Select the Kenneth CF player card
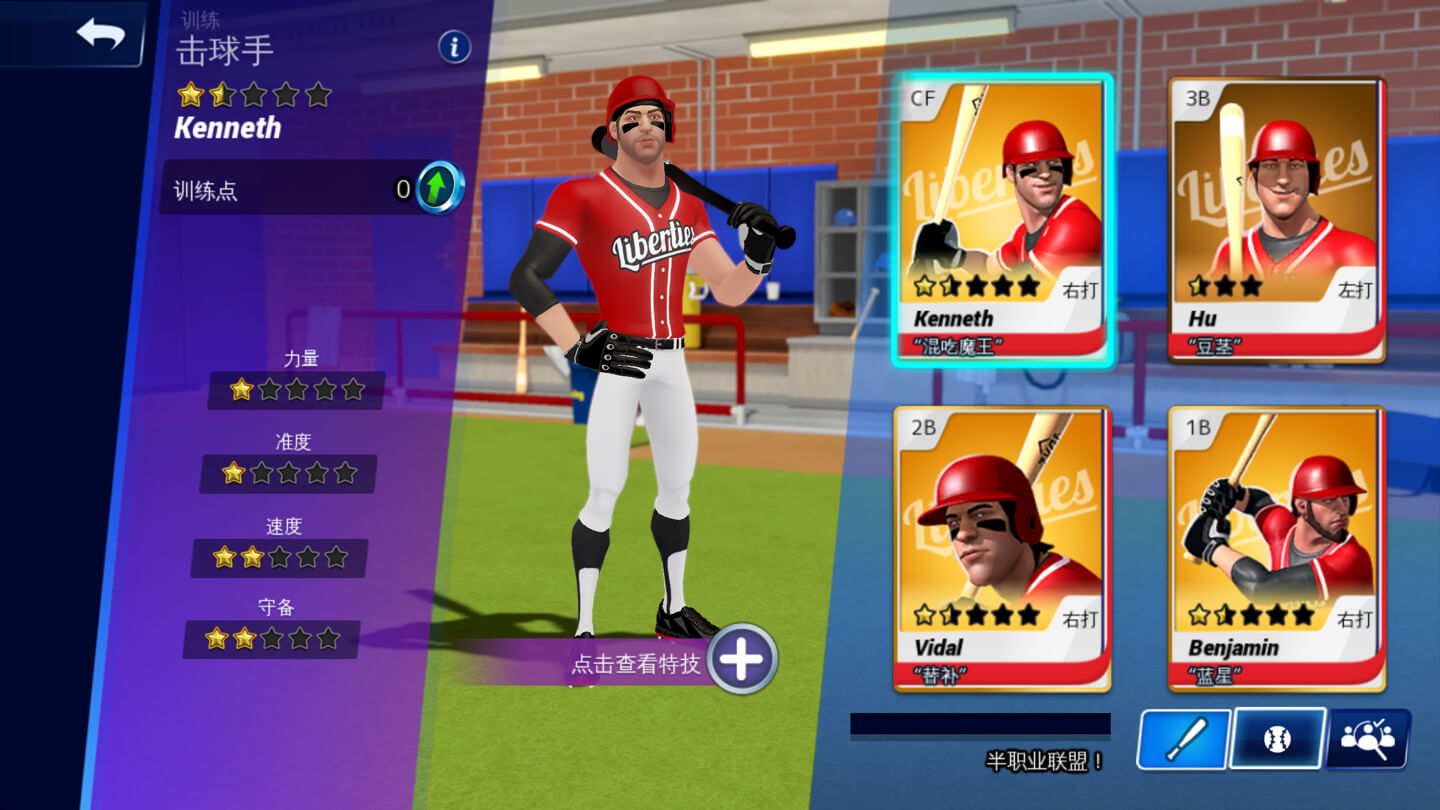Image resolution: width=1440 pixels, height=810 pixels. click(x=1003, y=220)
